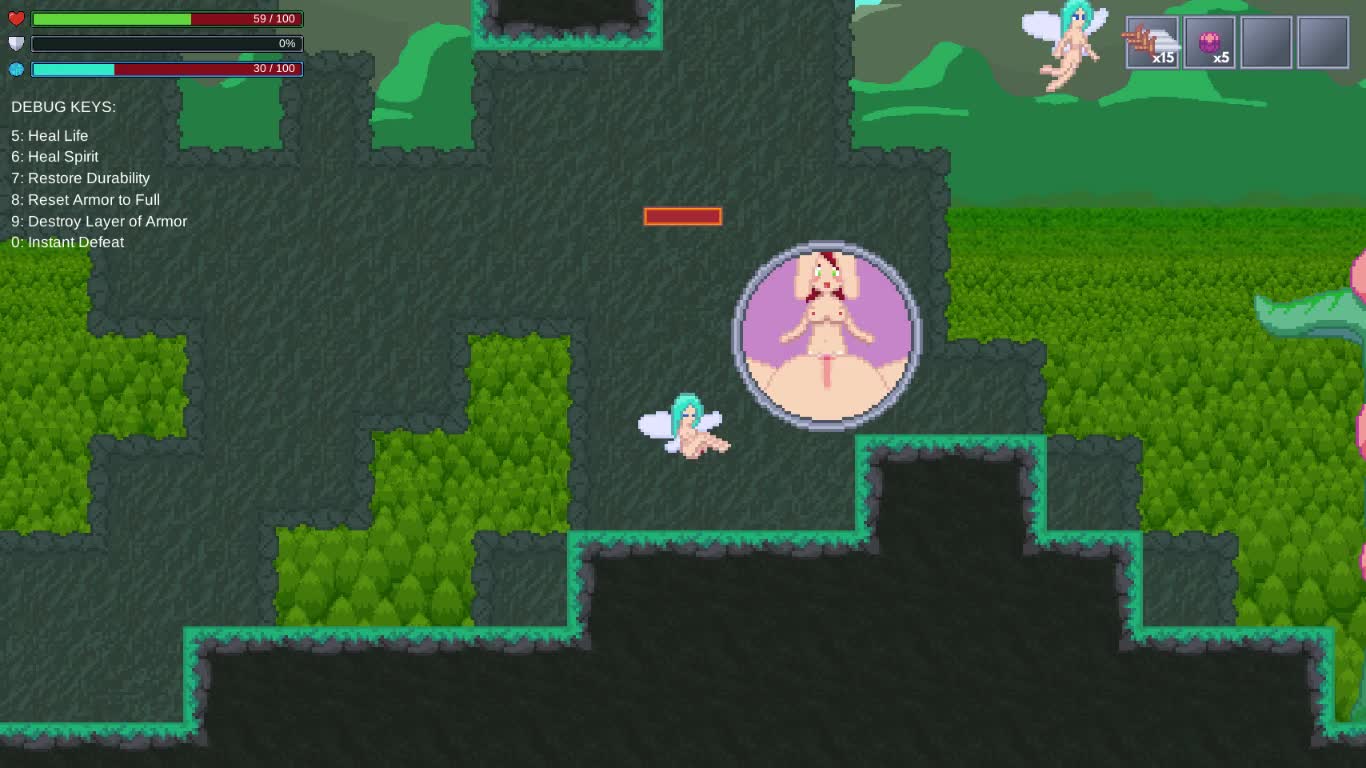Click the red enemy health bar
Image resolution: width=1366 pixels, height=768 pixels.
click(683, 216)
